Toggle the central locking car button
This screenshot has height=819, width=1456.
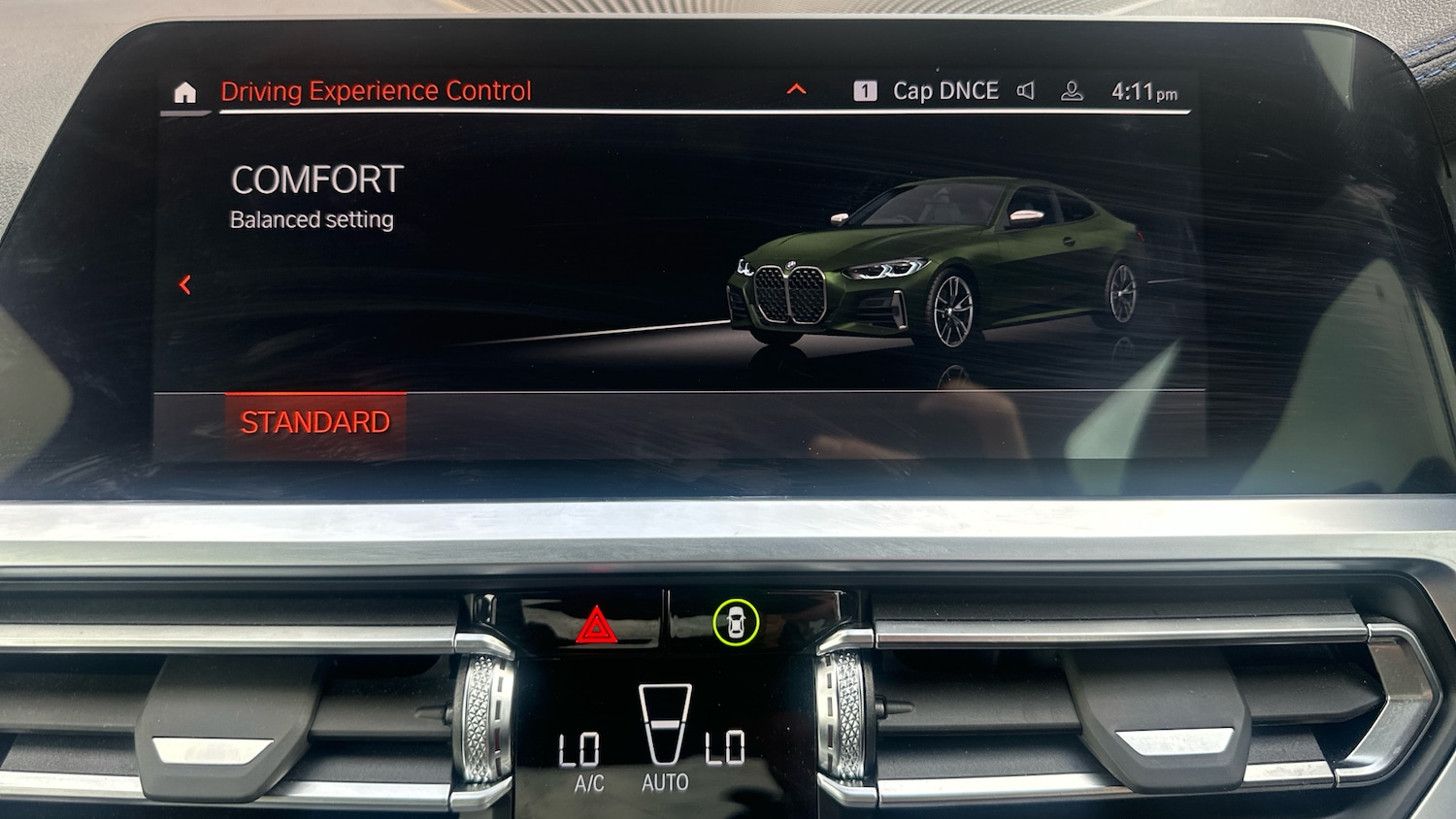(736, 622)
